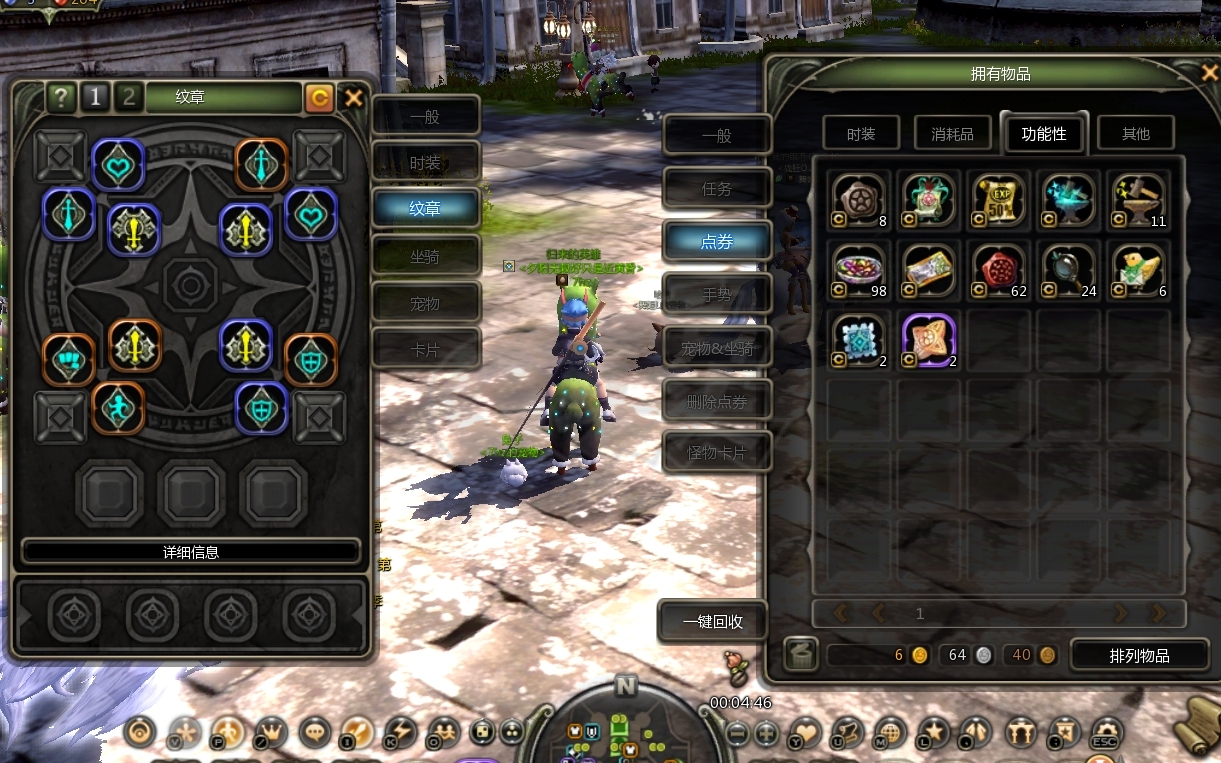Click the question mark help button
The width and height of the screenshot is (1221, 763).
tap(62, 97)
